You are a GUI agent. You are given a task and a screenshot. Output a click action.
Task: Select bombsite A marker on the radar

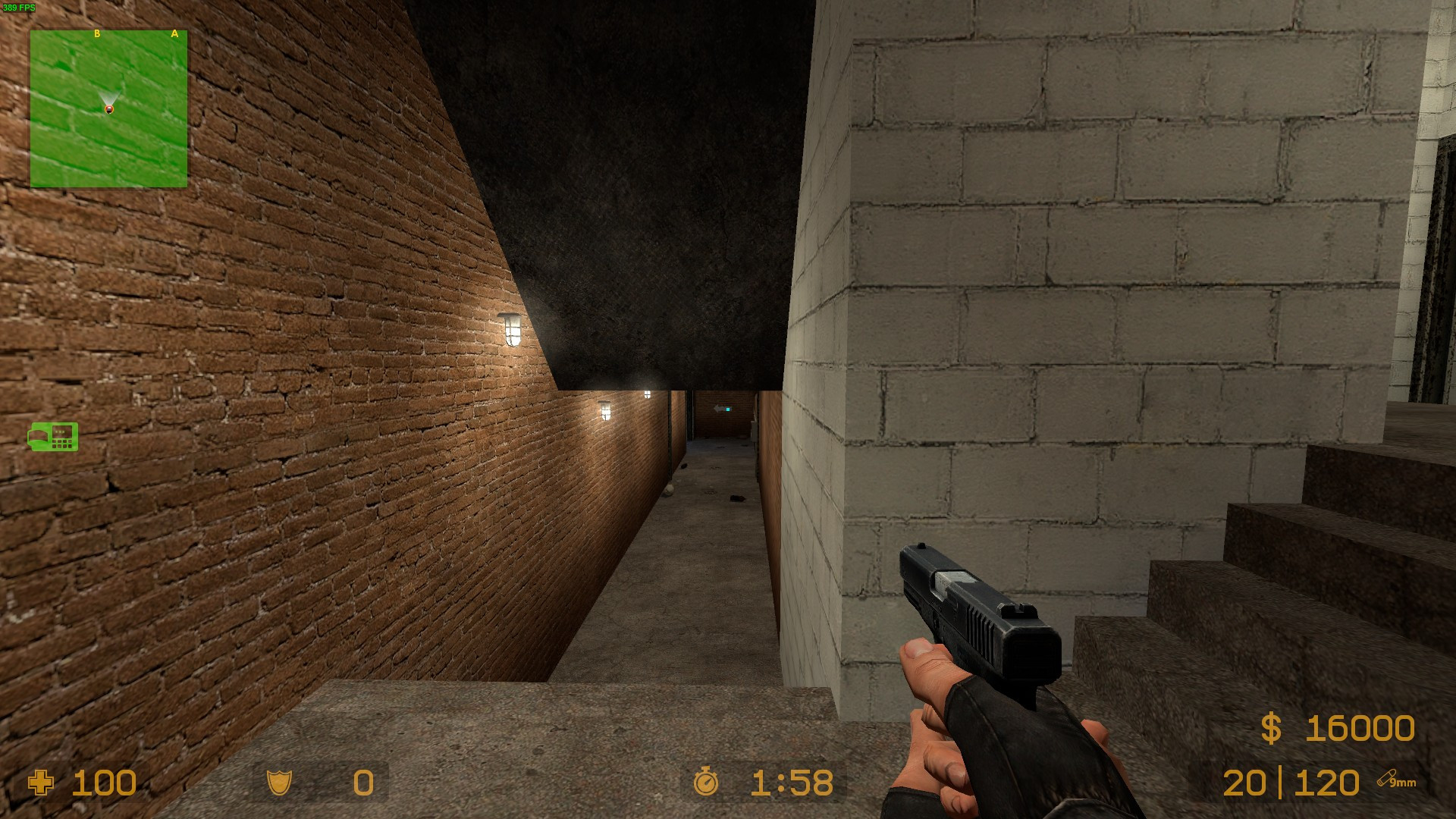click(x=175, y=33)
